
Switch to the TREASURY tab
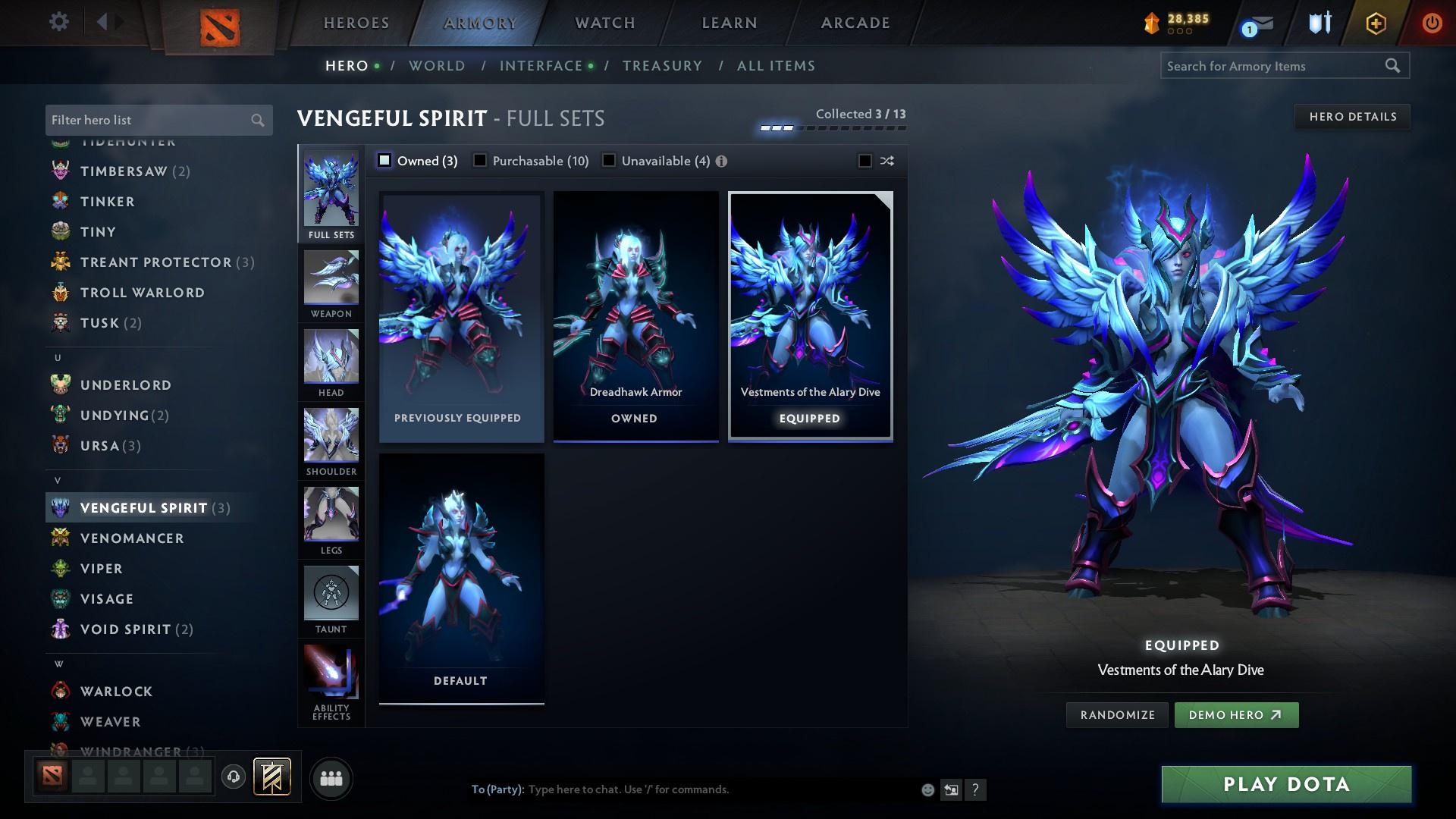tap(662, 65)
